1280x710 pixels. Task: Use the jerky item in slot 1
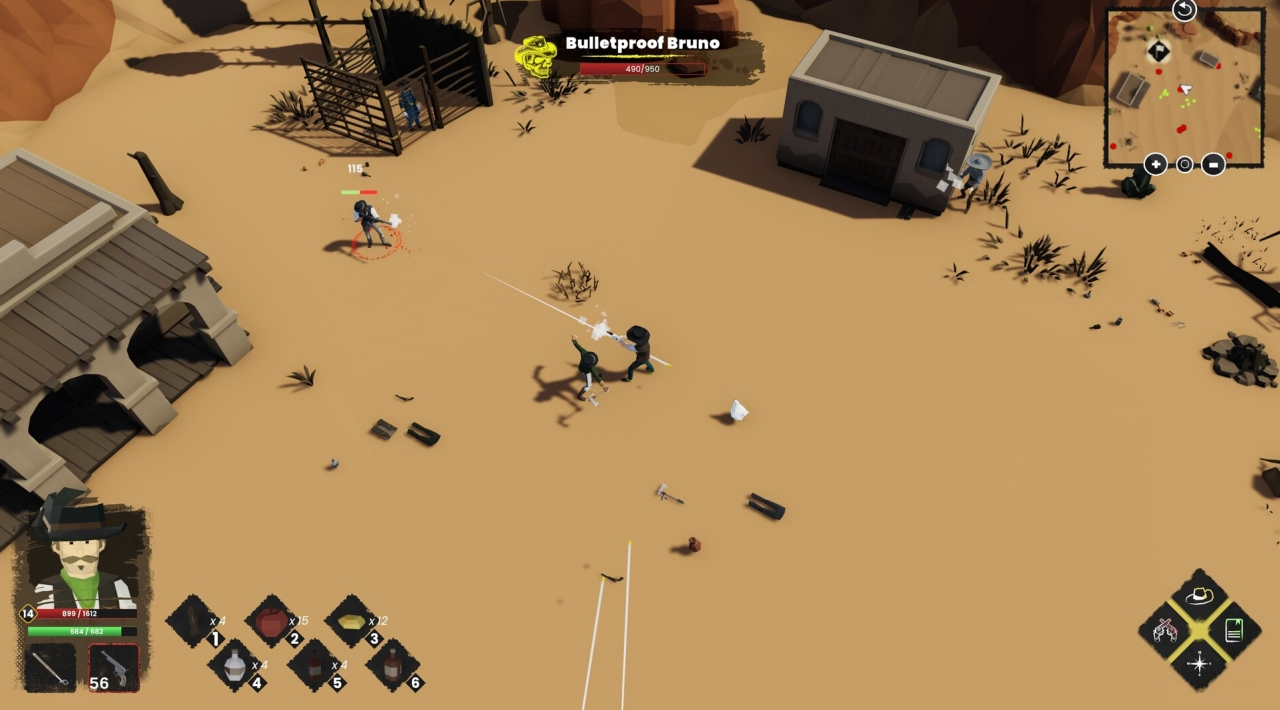pyautogui.click(x=194, y=621)
